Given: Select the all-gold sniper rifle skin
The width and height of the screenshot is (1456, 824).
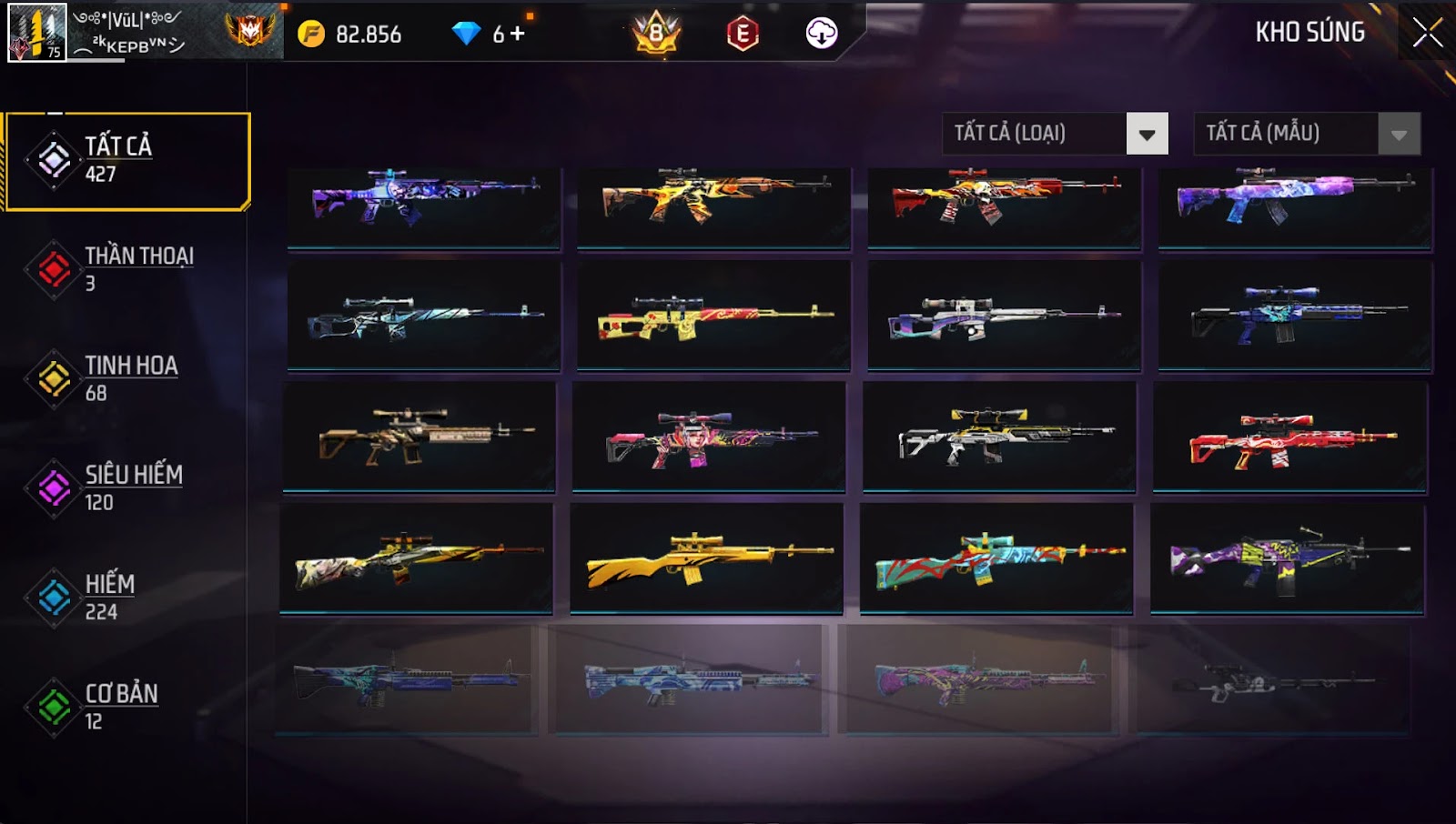Looking at the screenshot, I should (x=707, y=558).
